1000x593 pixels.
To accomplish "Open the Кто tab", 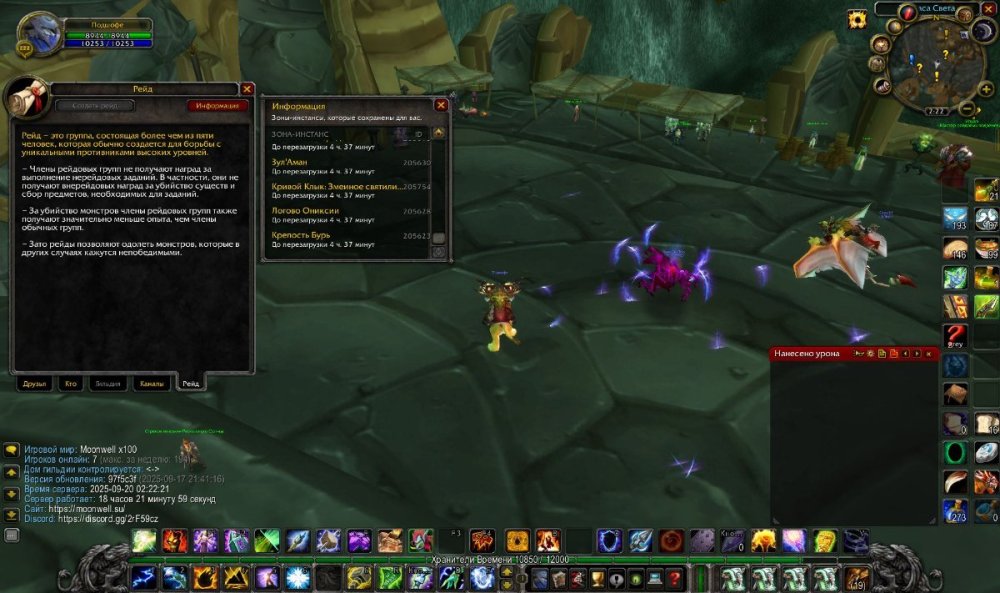I will click(x=70, y=383).
